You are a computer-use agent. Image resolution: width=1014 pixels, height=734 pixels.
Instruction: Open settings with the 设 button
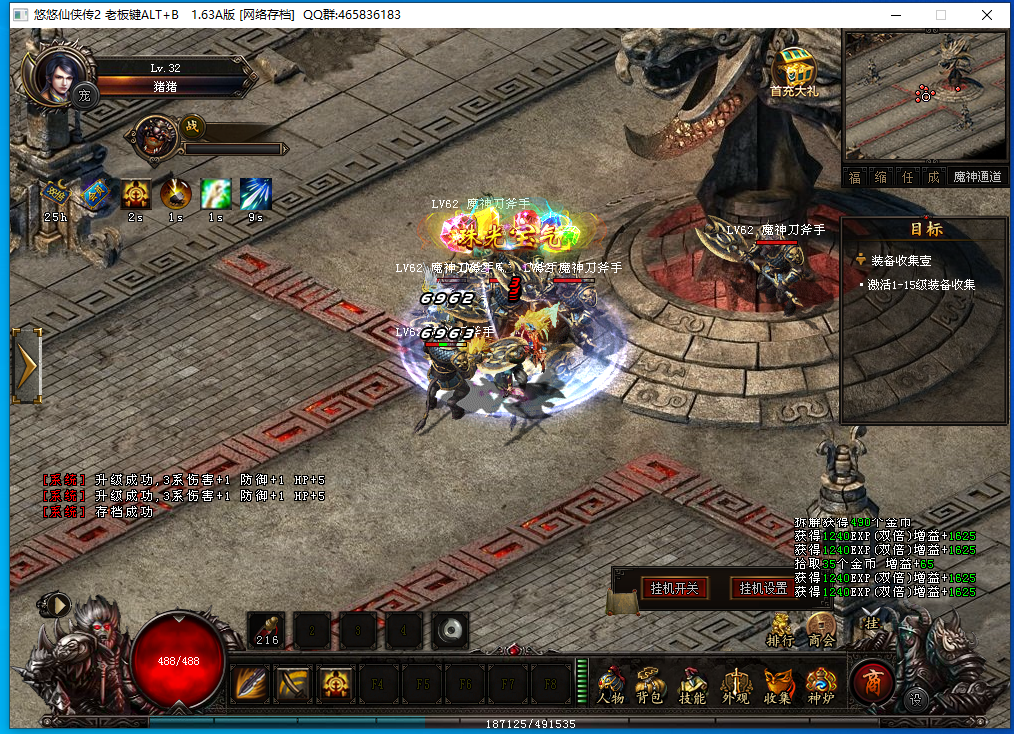click(x=914, y=699)
